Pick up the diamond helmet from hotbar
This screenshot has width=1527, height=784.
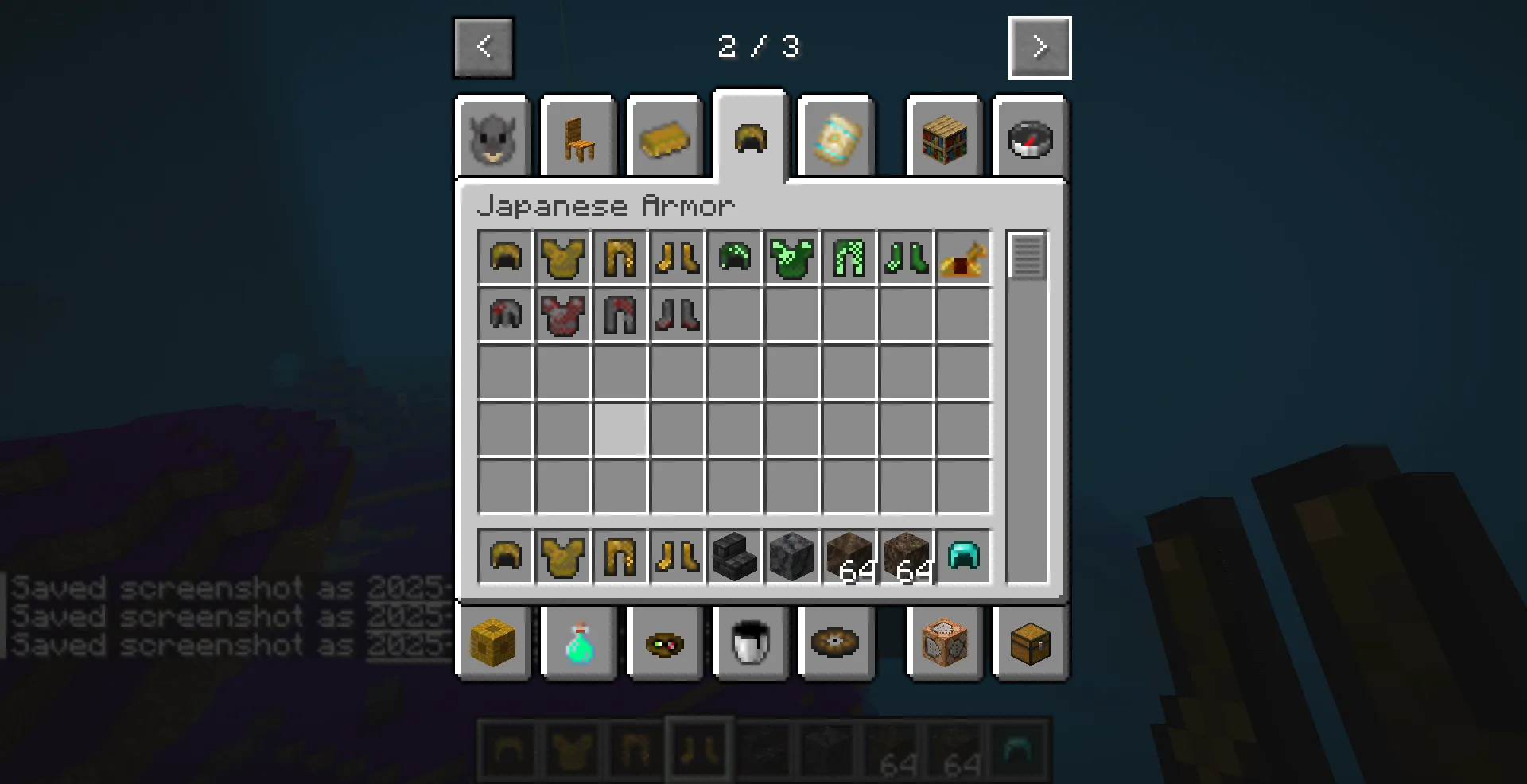tap(963, 557)
